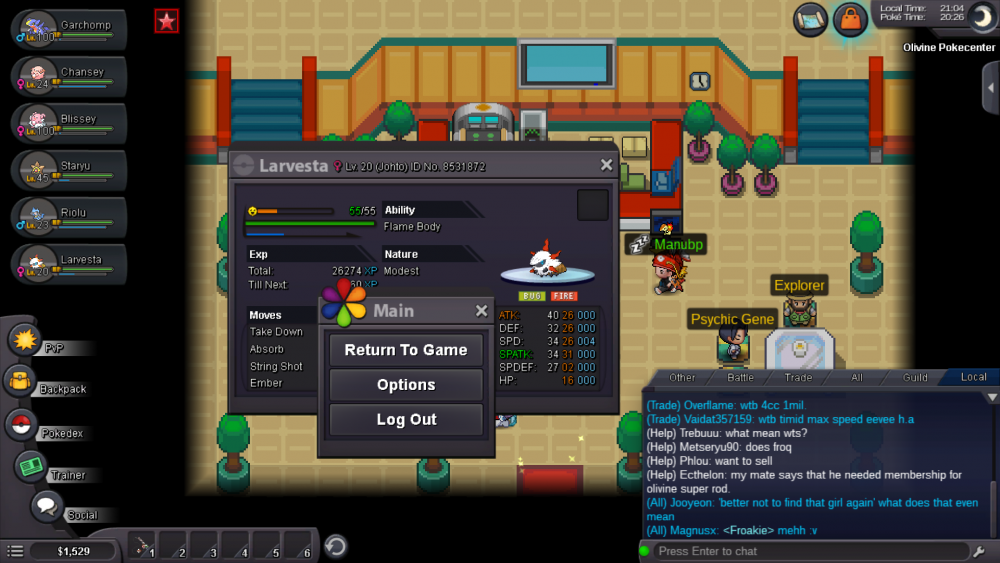Open the Social panel
This screenshot has width=1000, height=563.
pos(46,506)
